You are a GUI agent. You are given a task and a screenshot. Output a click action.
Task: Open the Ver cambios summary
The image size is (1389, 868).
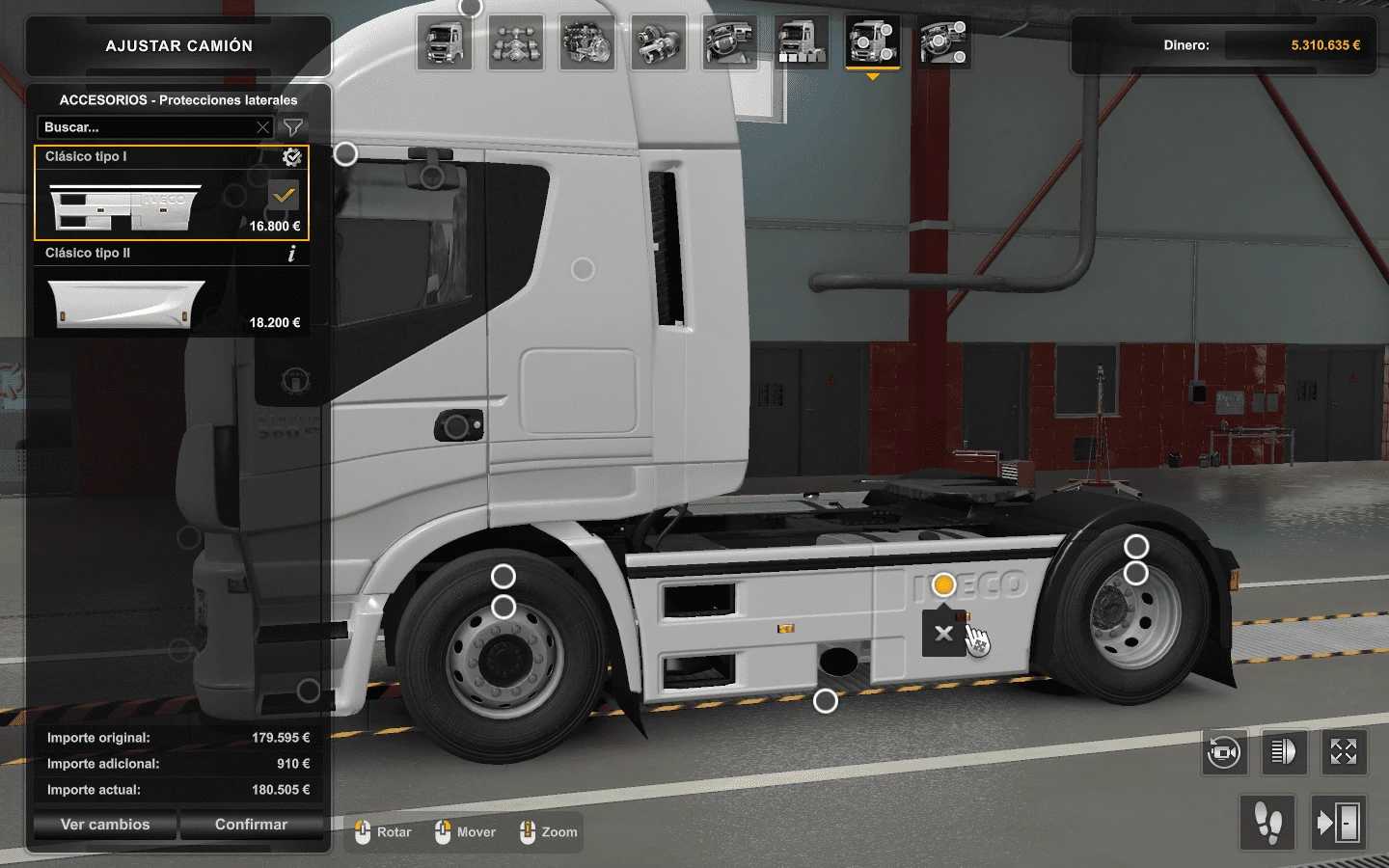(105, 825)
